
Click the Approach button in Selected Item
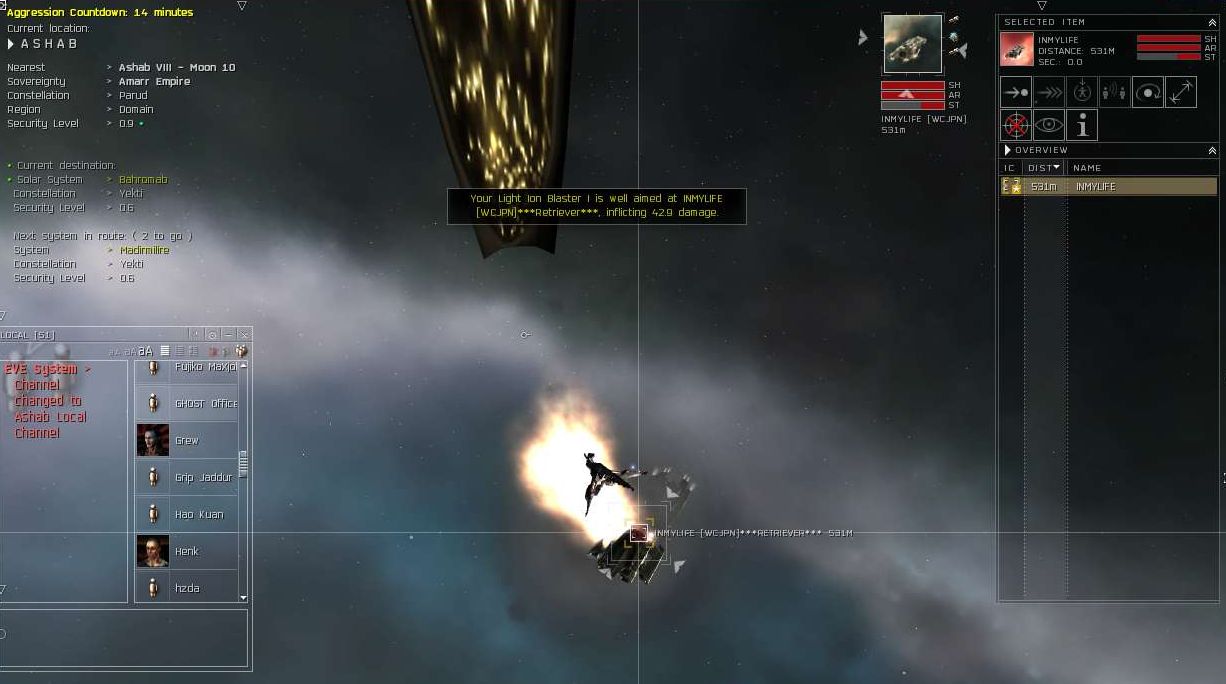(1016, 92)
